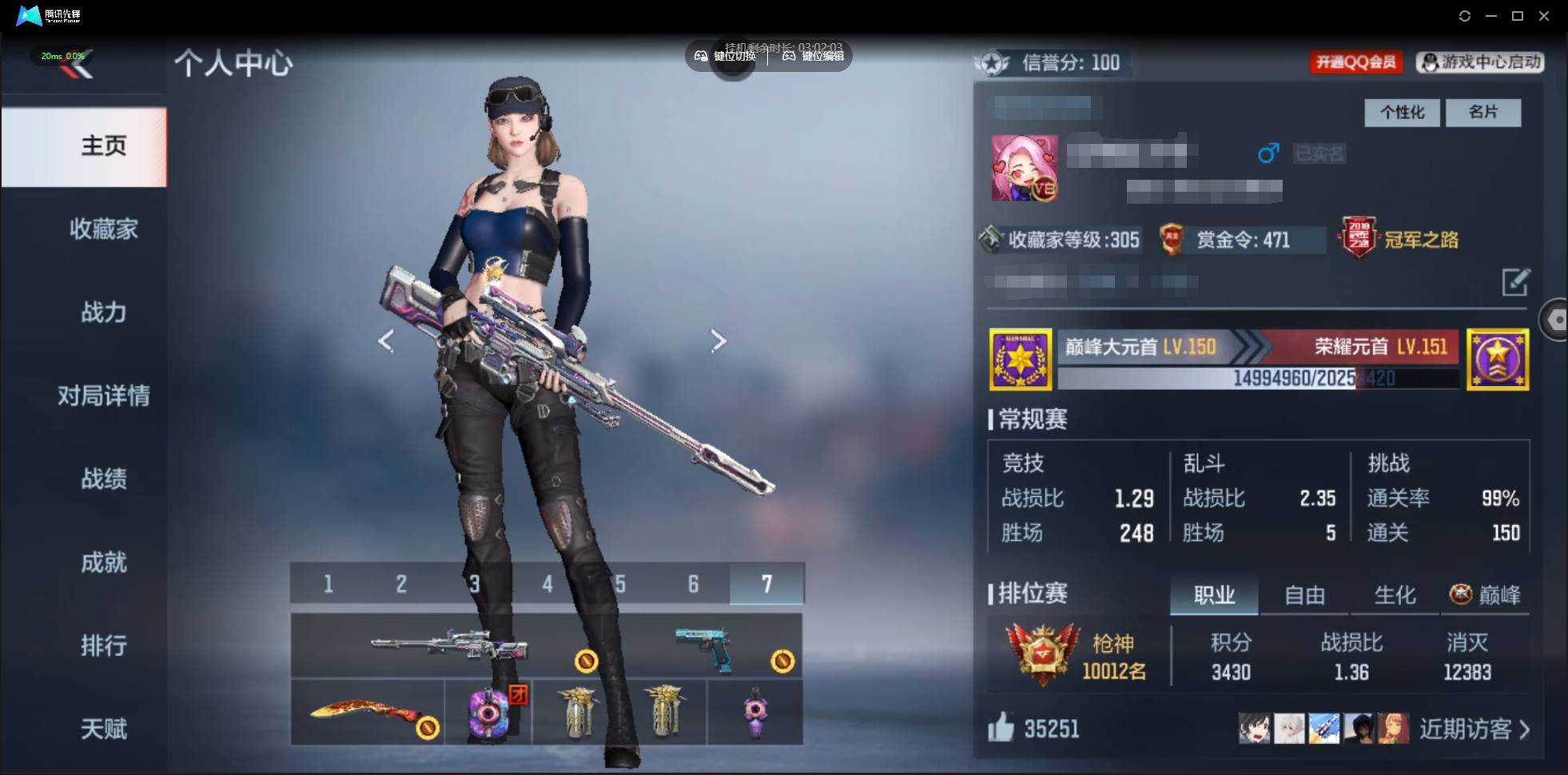Click the 游戏中心启动 button
1568x775 pixels.
[x=1479, y=62]
